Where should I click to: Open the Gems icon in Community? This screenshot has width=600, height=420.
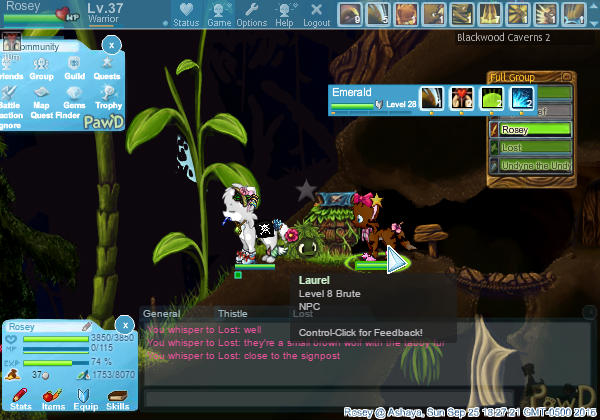pos(74,95)
